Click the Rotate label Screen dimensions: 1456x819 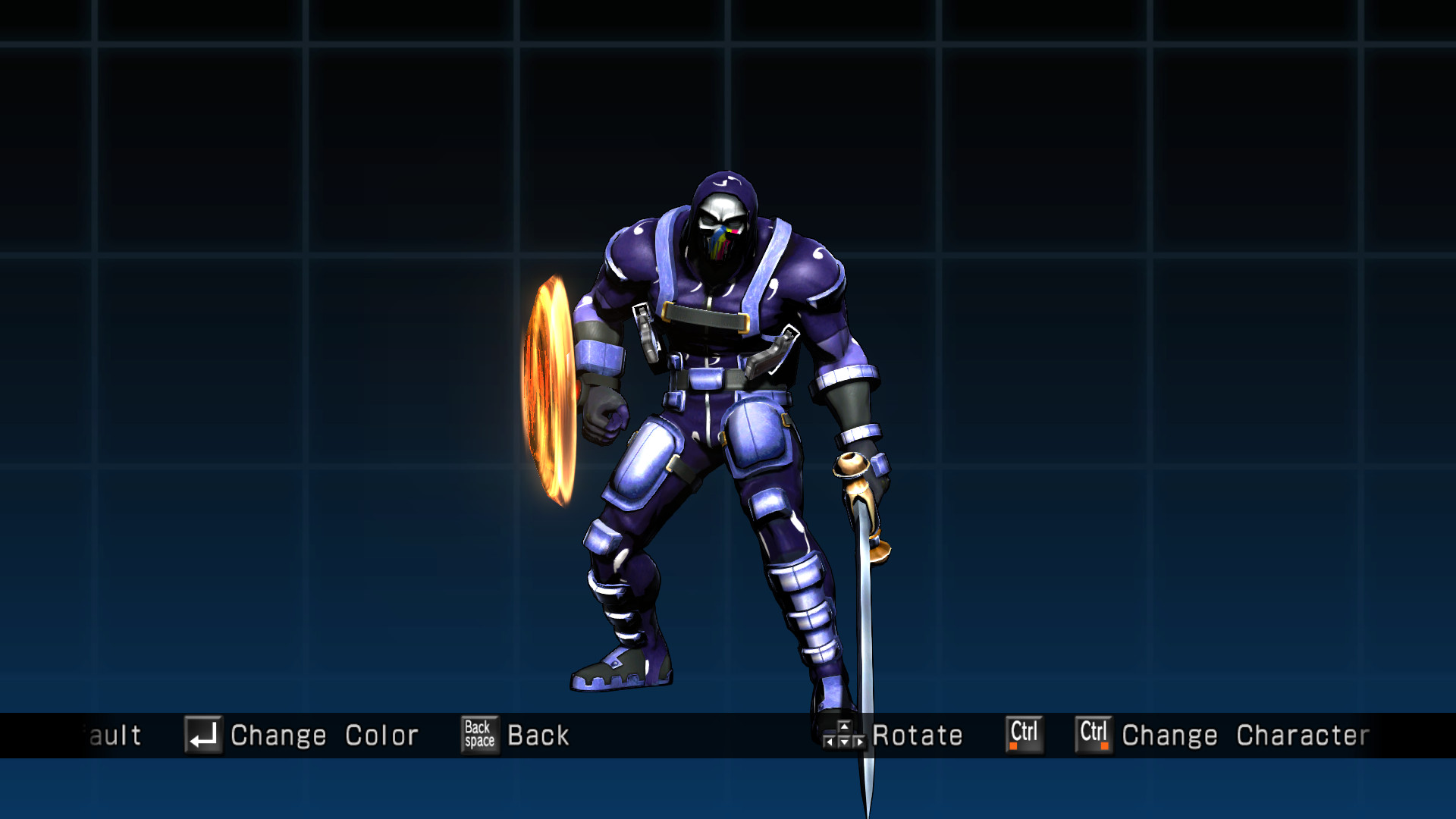click(918, 734)
